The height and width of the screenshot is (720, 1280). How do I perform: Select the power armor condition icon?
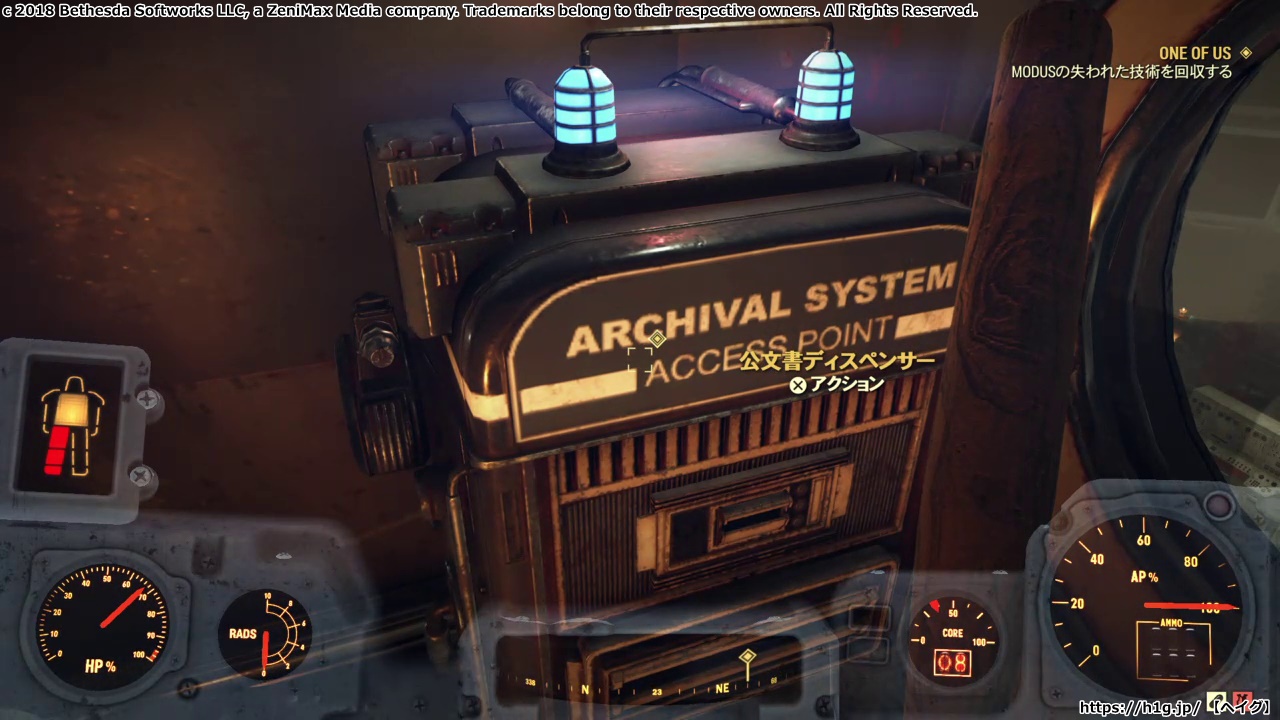tap(71, 425)
